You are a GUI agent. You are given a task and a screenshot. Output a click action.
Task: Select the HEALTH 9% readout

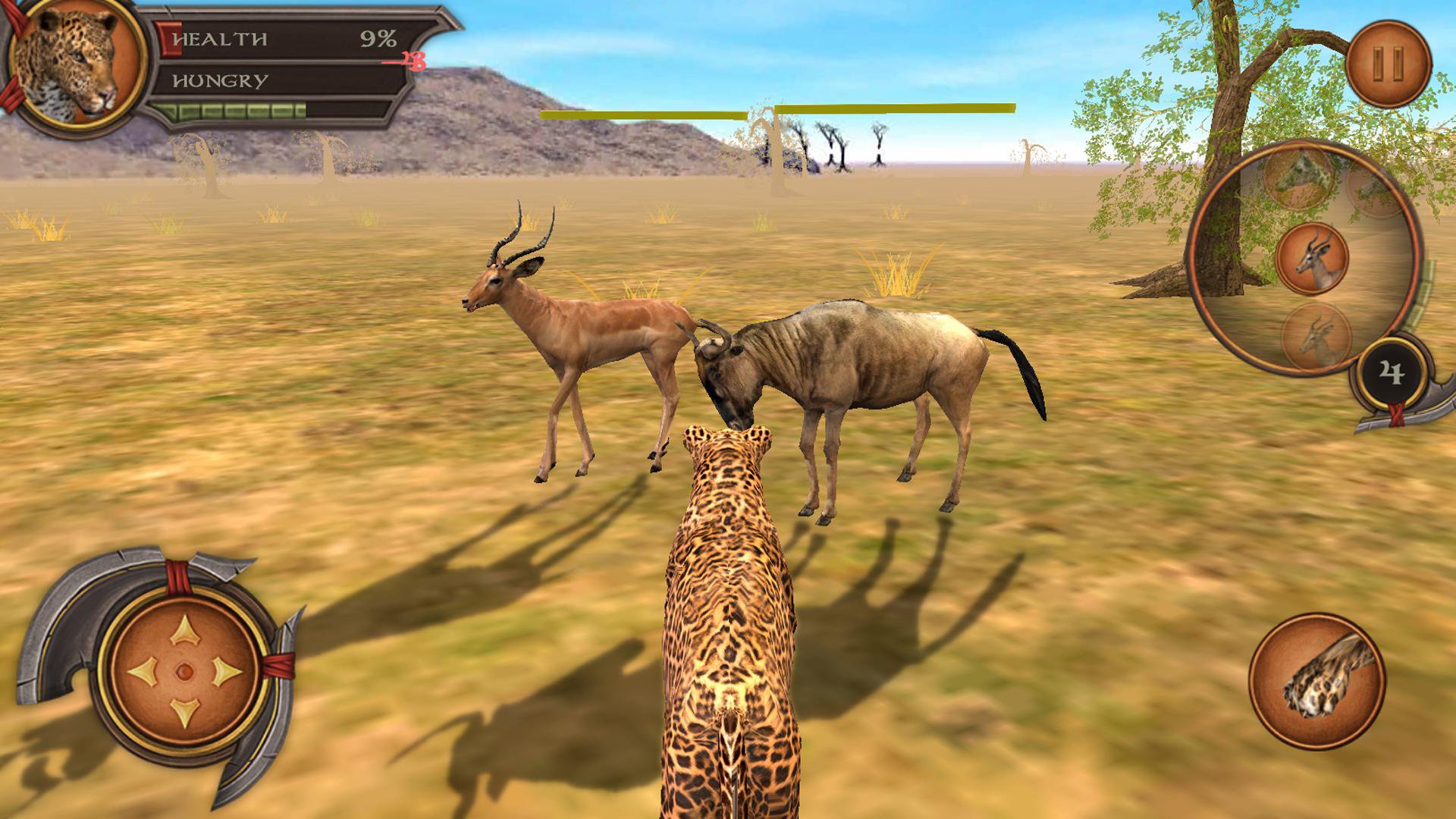377,36
